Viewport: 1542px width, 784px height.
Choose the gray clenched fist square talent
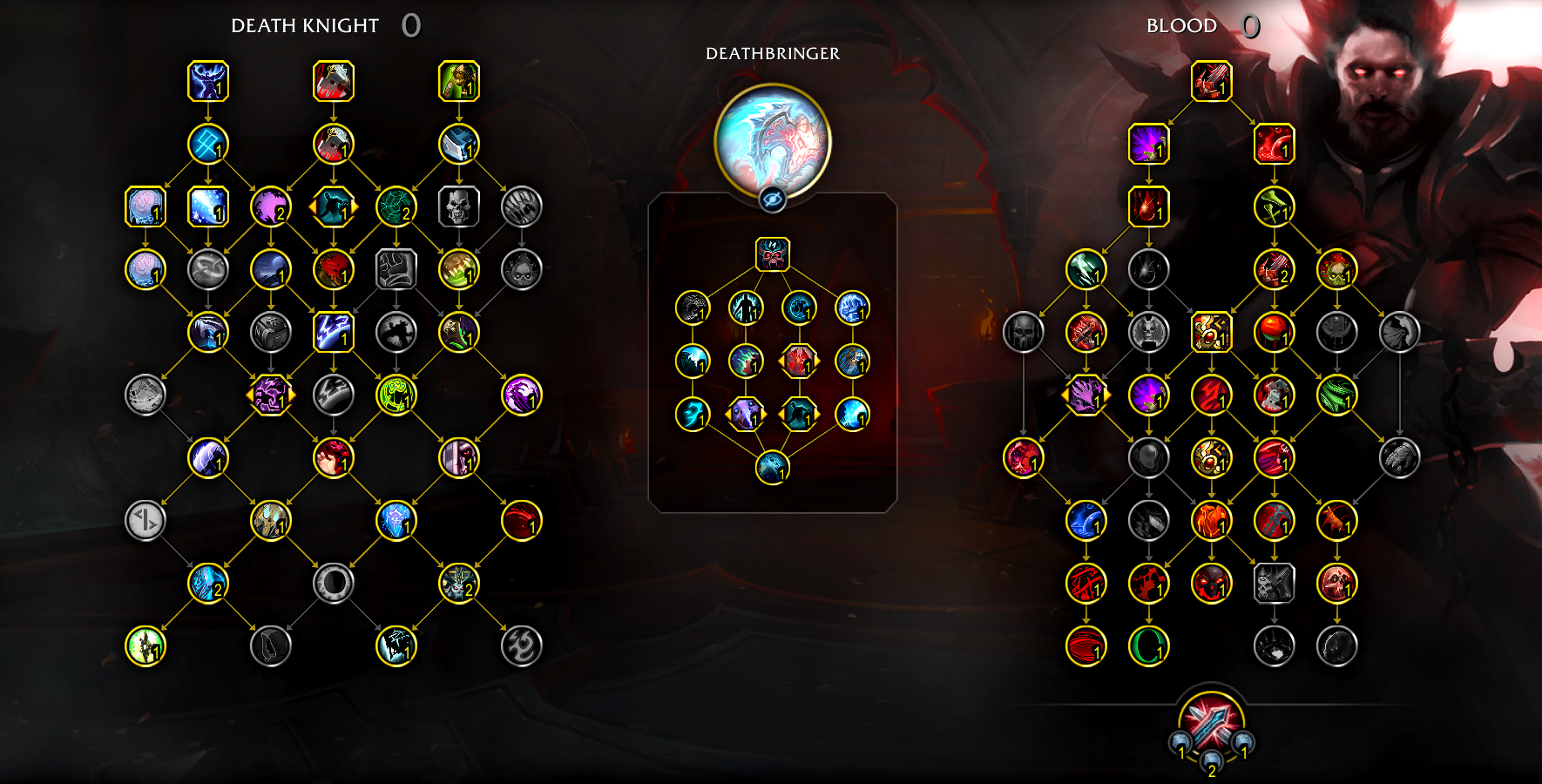(396, 269)
